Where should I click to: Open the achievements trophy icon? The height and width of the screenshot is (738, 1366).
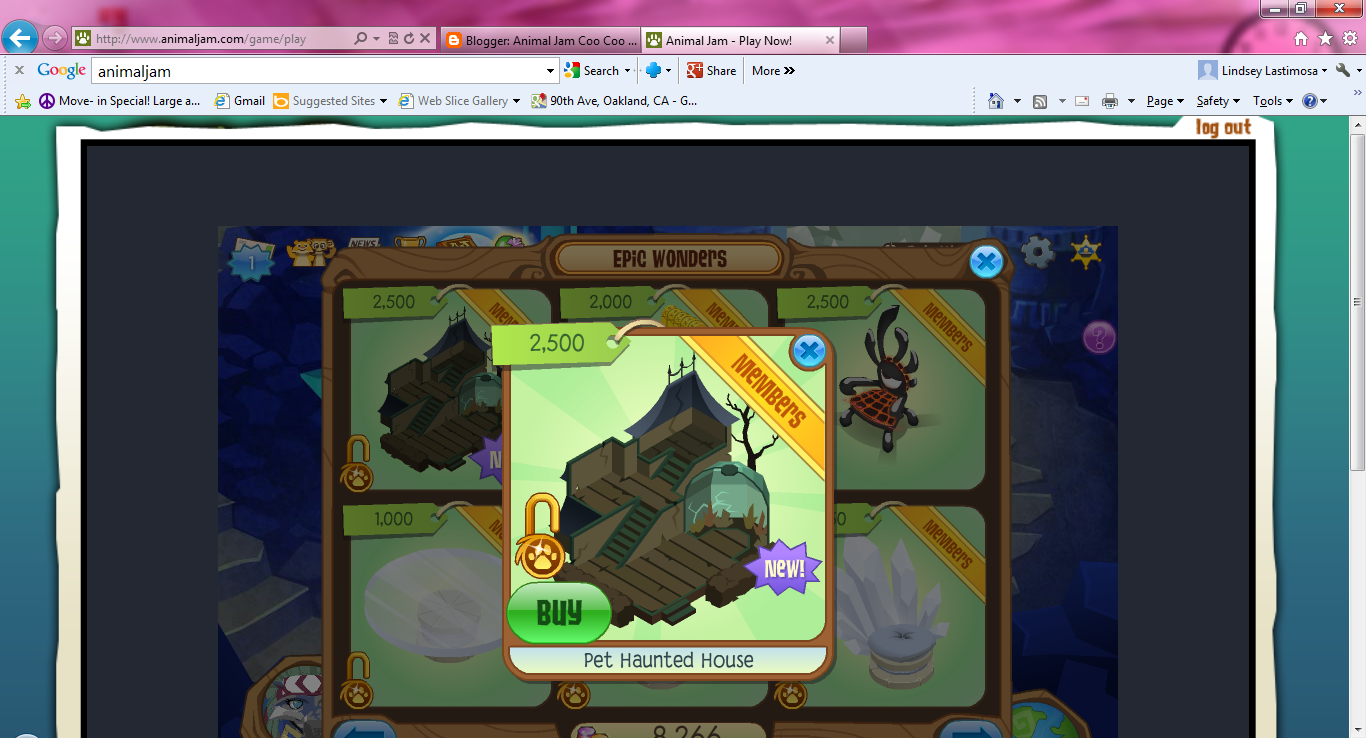pos(408,243)
